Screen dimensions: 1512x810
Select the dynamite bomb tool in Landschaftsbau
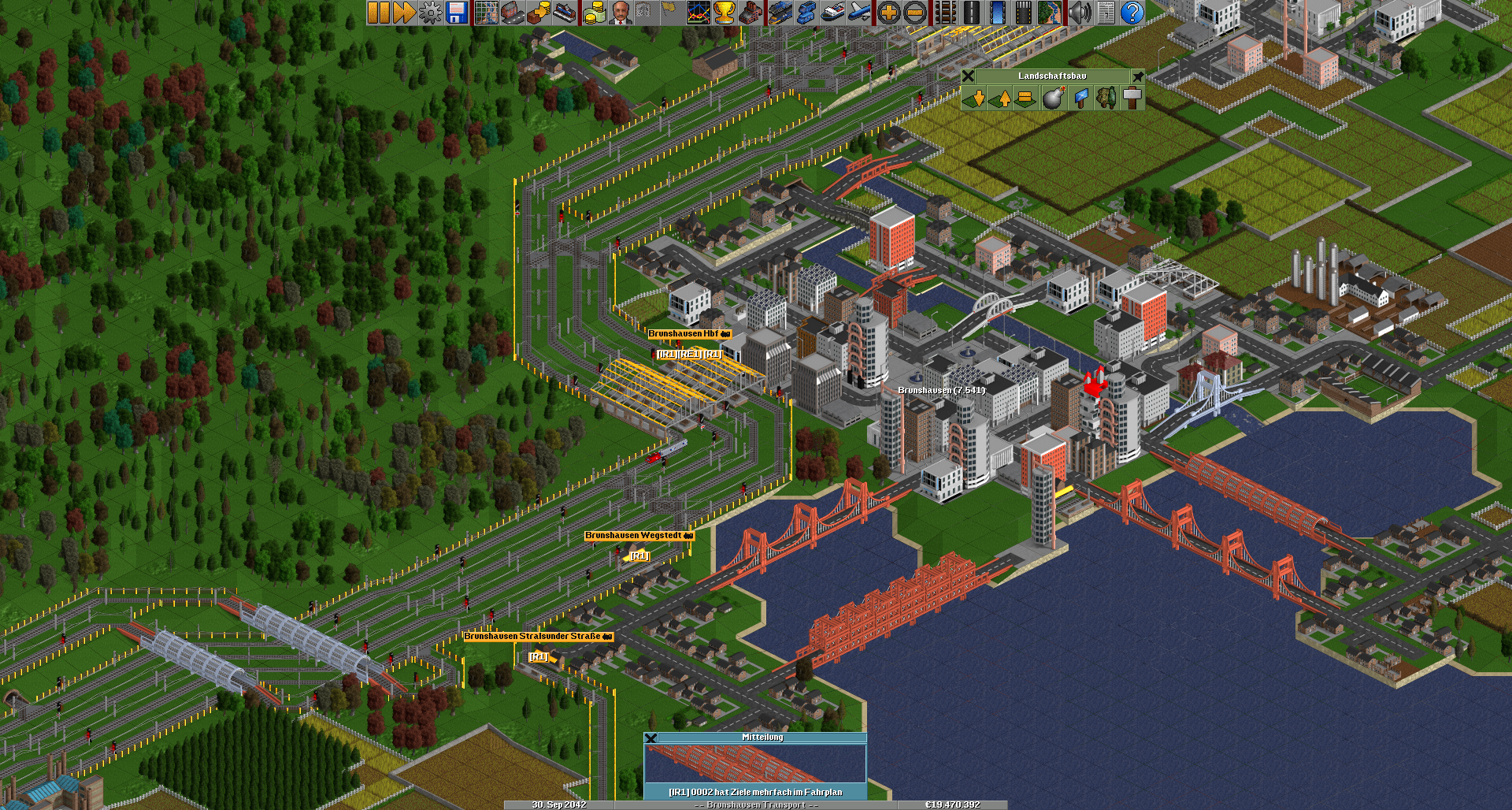1053,98
